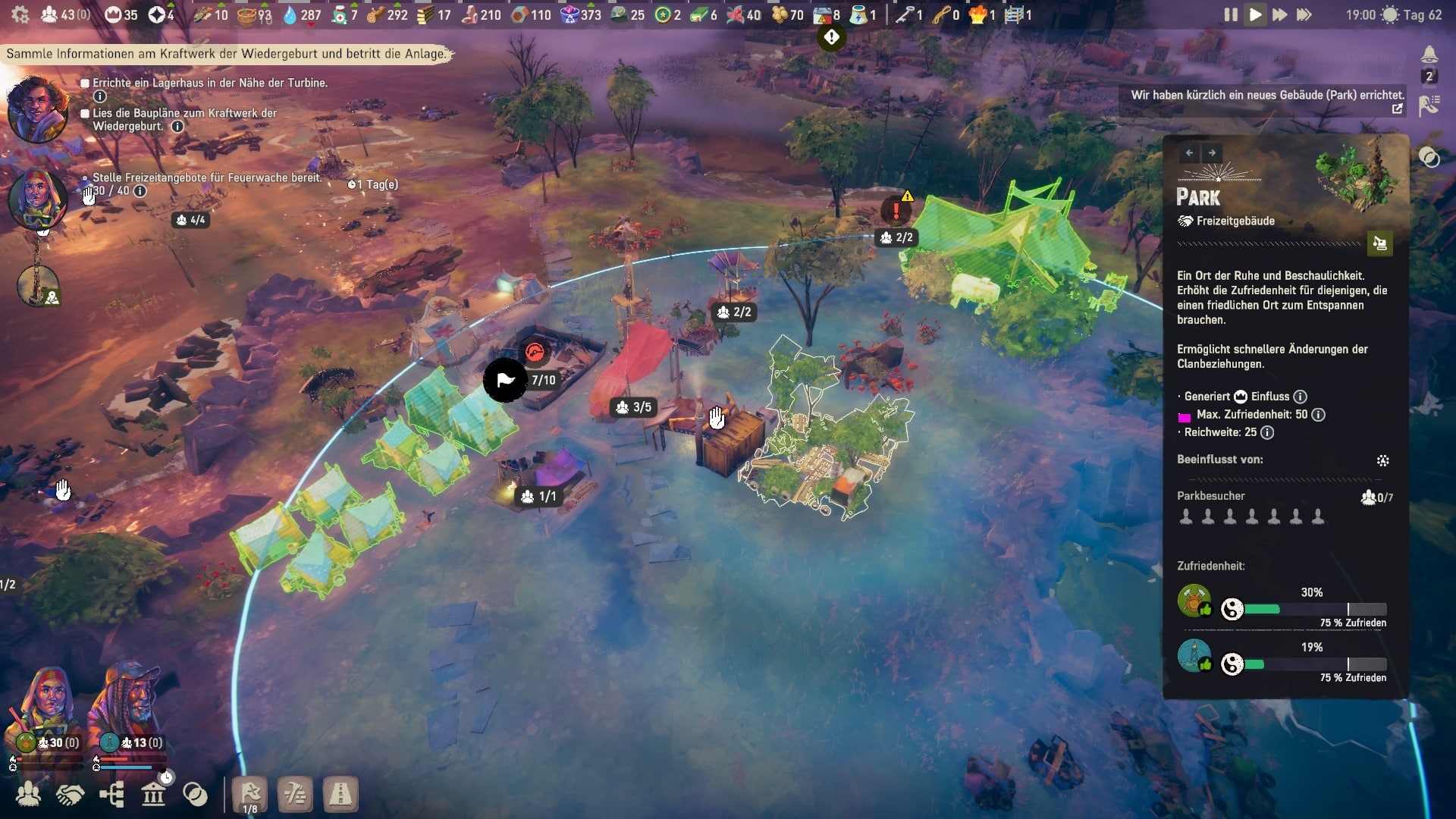Open the road building menu

340,795
